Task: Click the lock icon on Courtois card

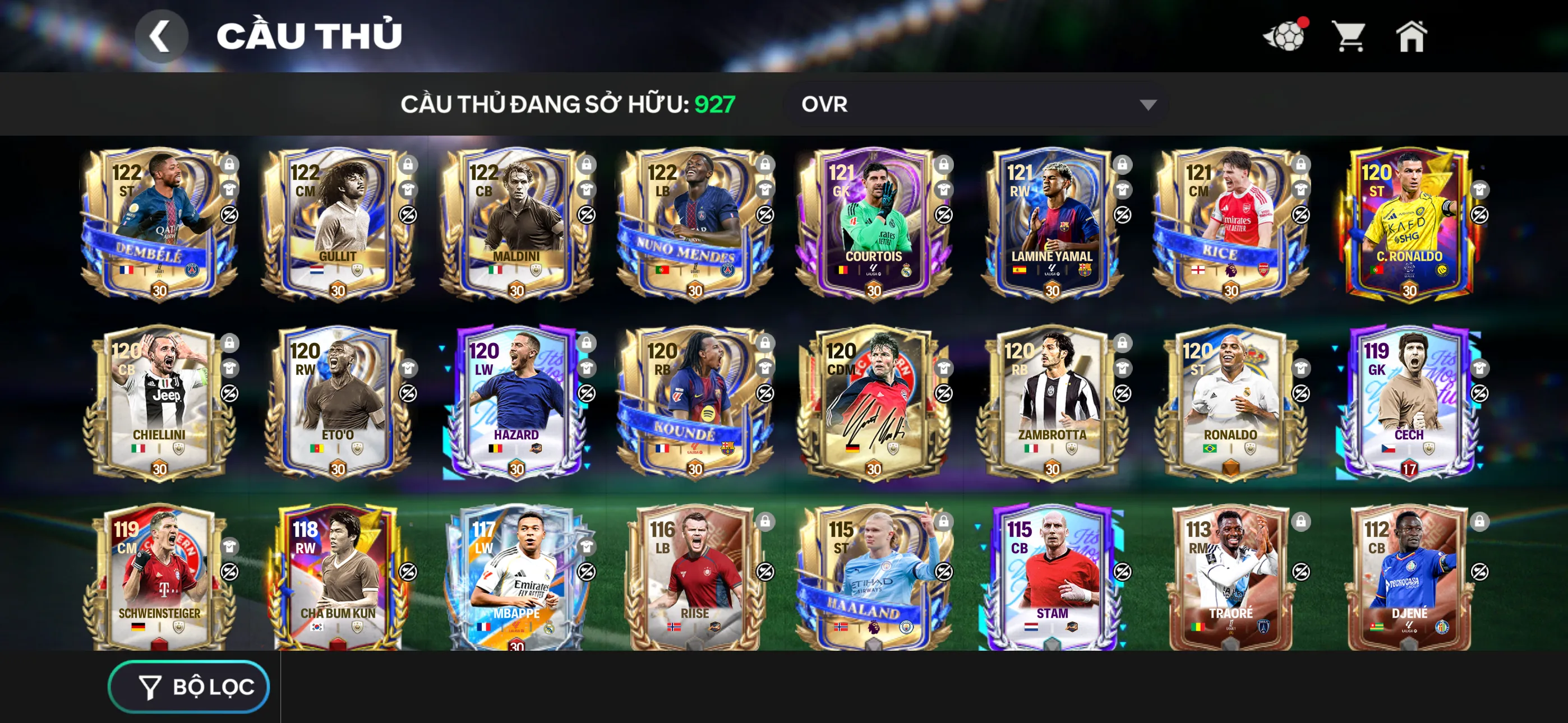Action: (943, 165)
